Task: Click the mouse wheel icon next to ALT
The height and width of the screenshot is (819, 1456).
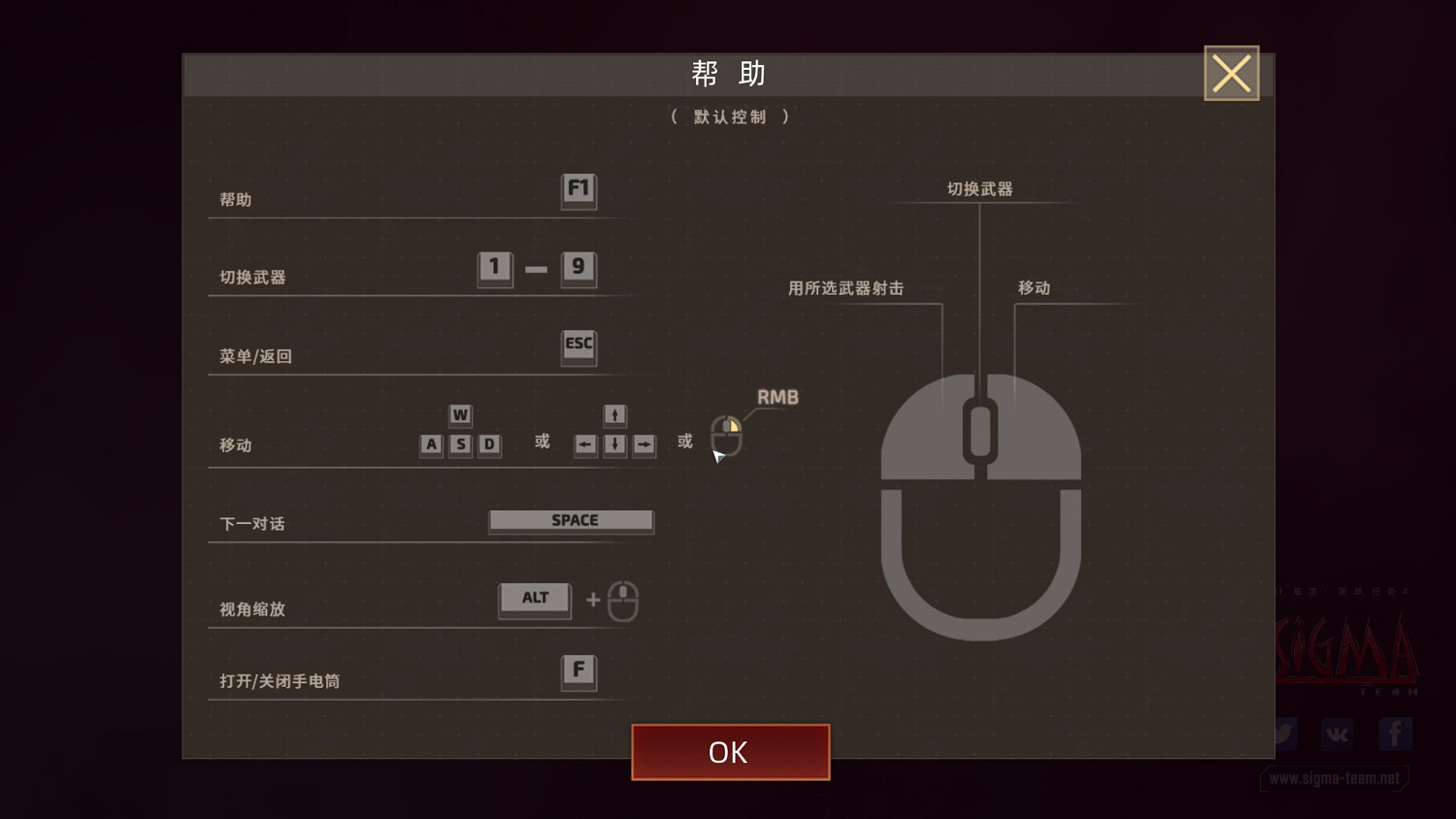Action: click(x=622, y=602)
